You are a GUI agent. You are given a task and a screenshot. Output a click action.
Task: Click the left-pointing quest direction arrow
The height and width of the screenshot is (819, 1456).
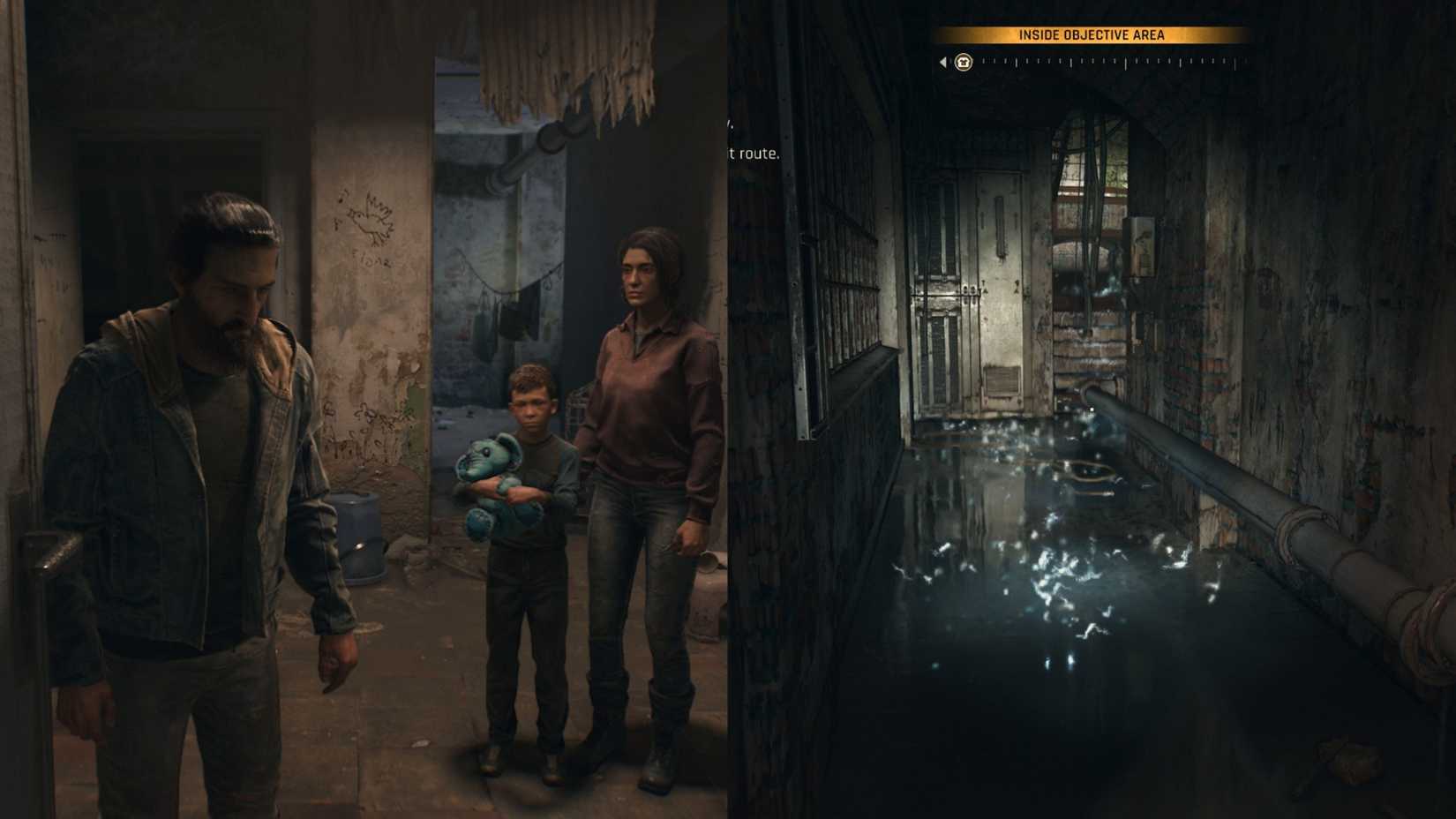(942, 63)
